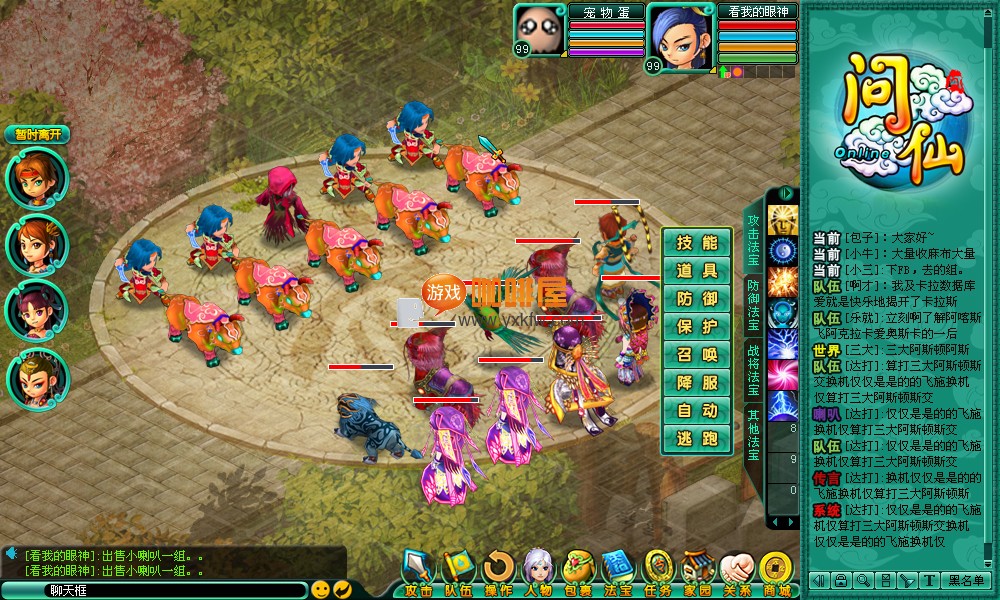Select the 道具 (Item) battle command

coord(697,271)
